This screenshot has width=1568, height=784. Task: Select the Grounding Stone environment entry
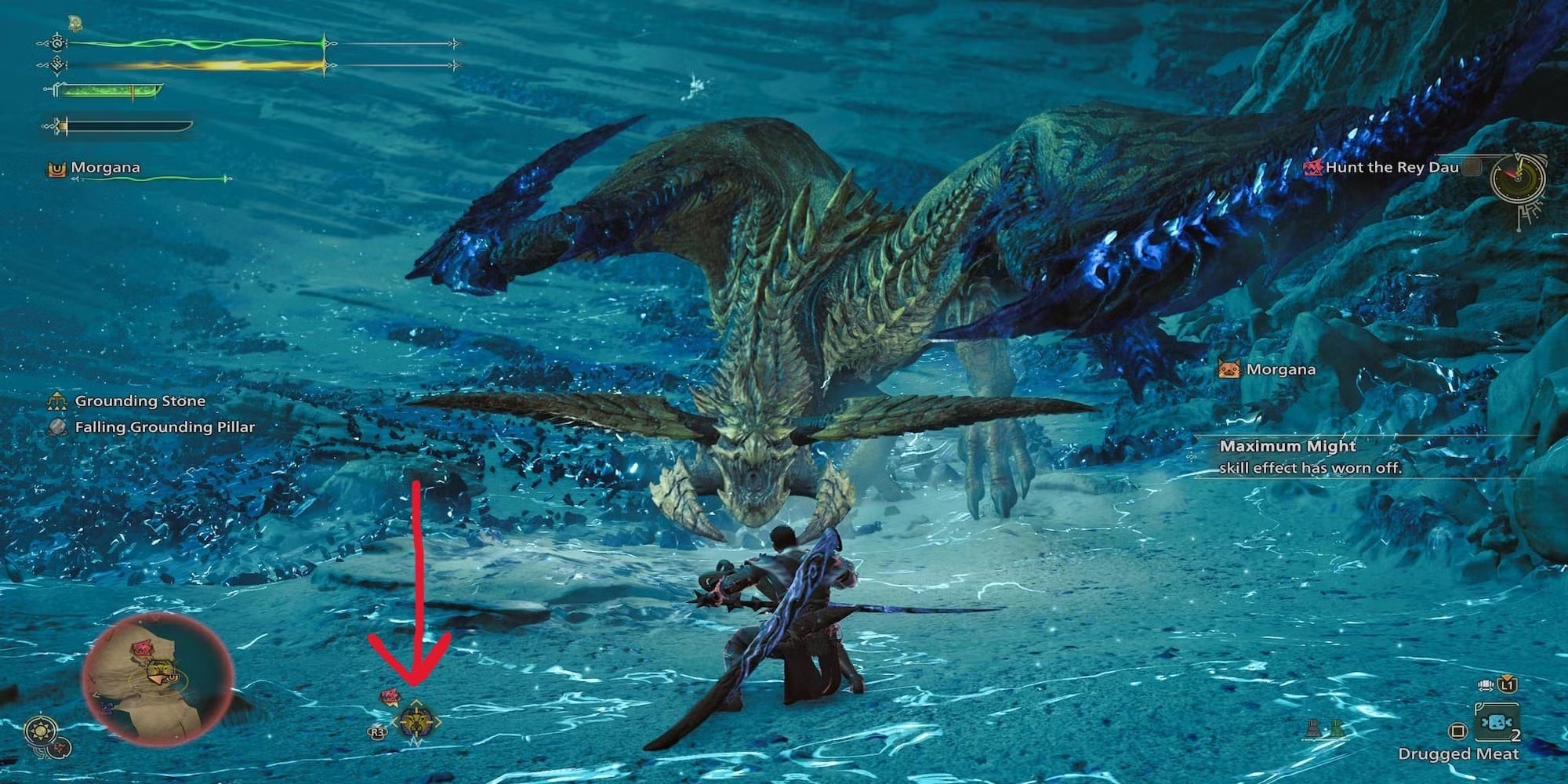point(140,401)
